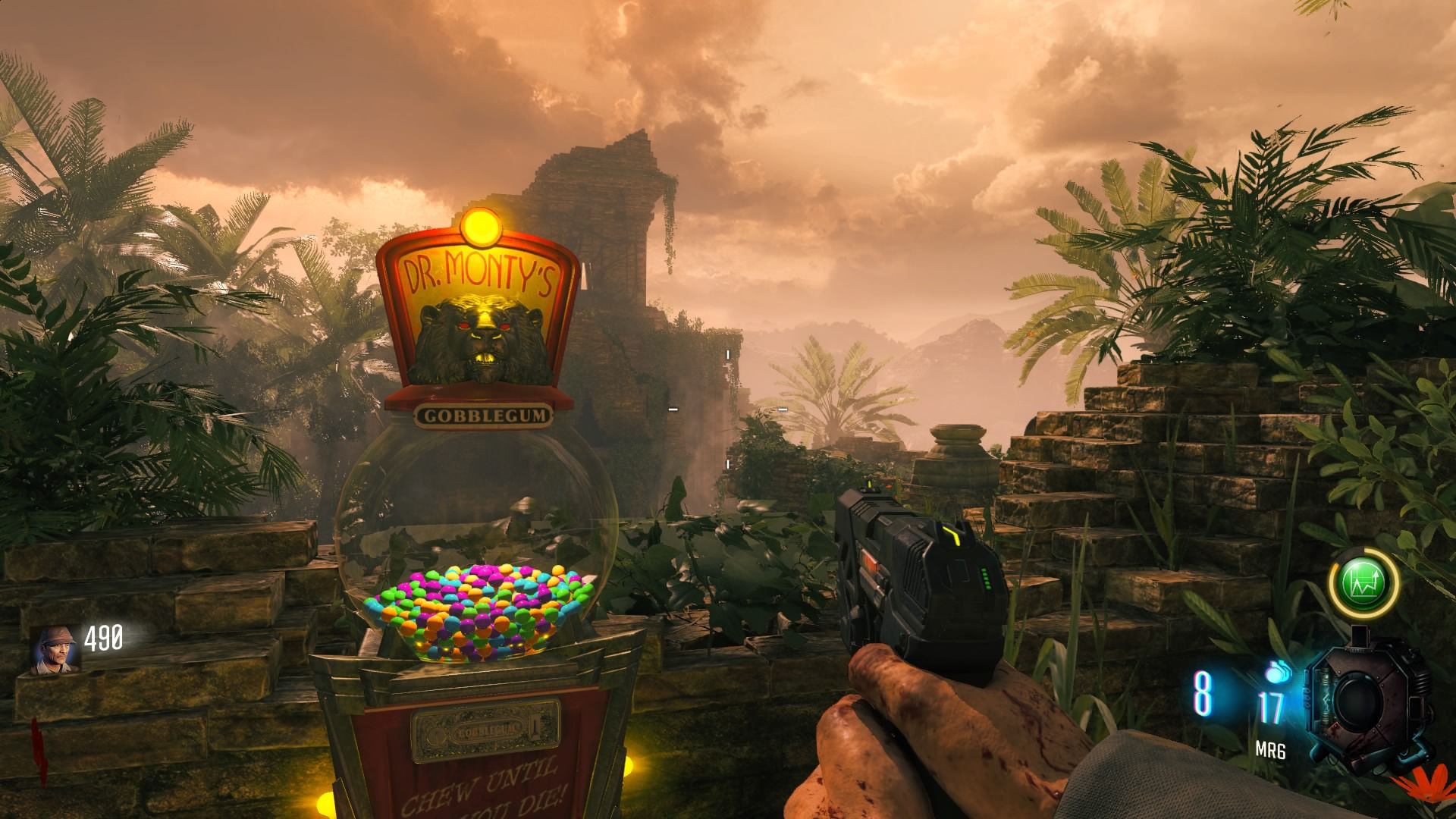The image size is (1456, 819).
Task: Activate the Dr. Monty's machine globe
Action: click(478, 538)
